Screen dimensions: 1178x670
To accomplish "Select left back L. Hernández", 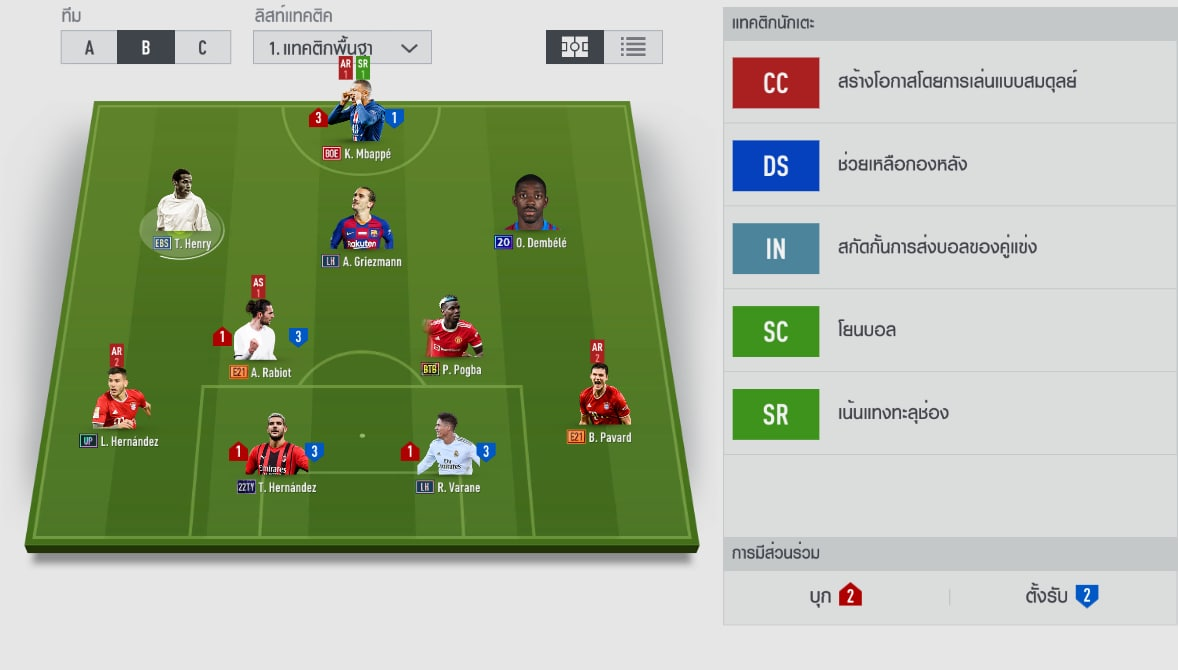I will 118,402.
